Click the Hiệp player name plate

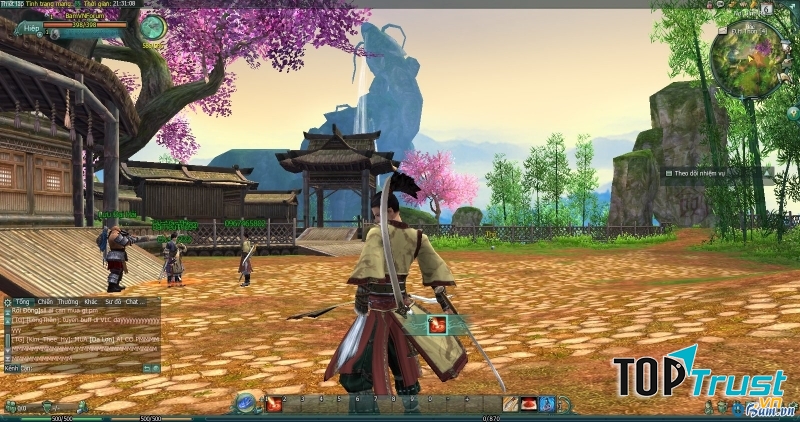[32, 30]
